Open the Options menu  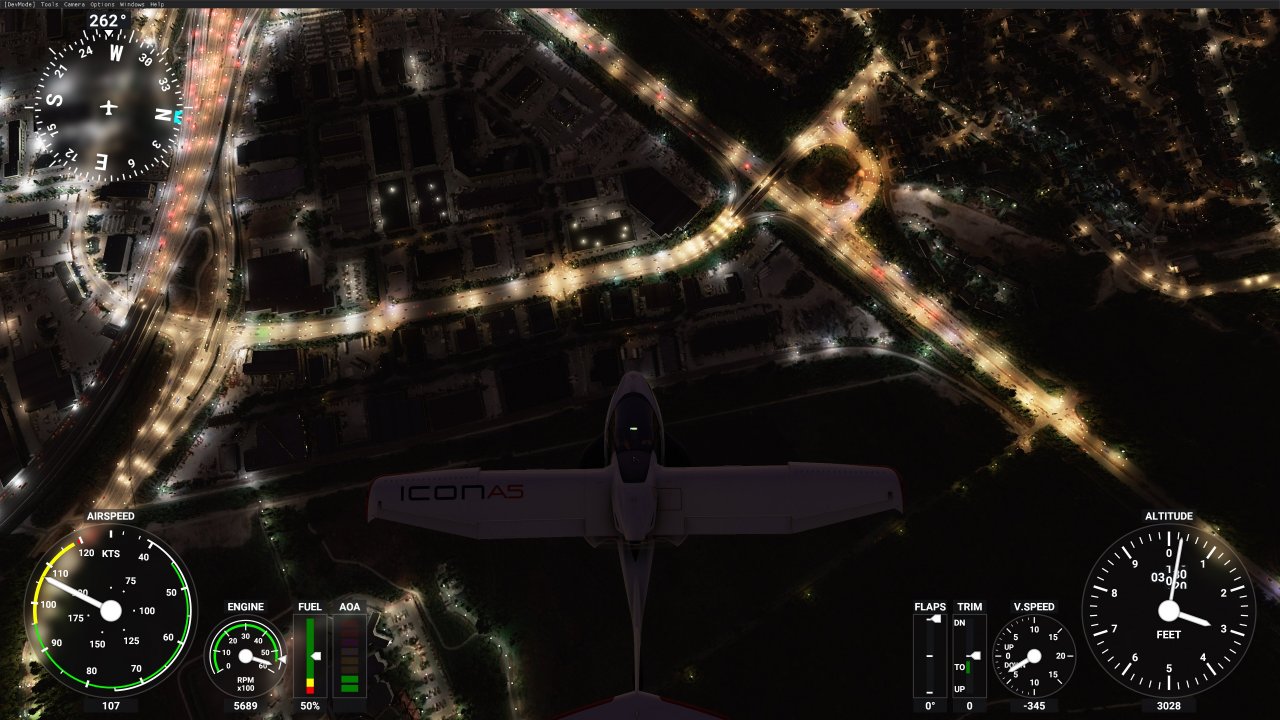[x=102, y=4]
